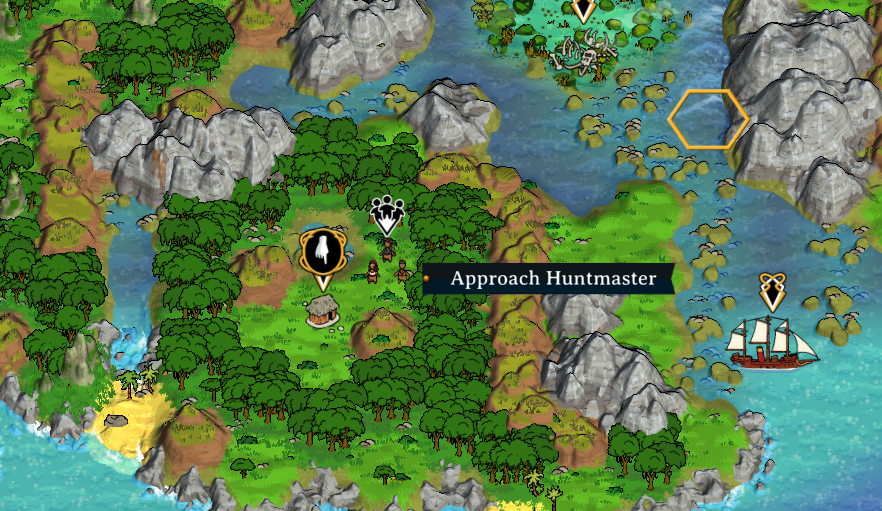The width and height of the screenshot is (882, 511).
Task: Click the Approach Huntmaster label
Action: click(553, 278)
